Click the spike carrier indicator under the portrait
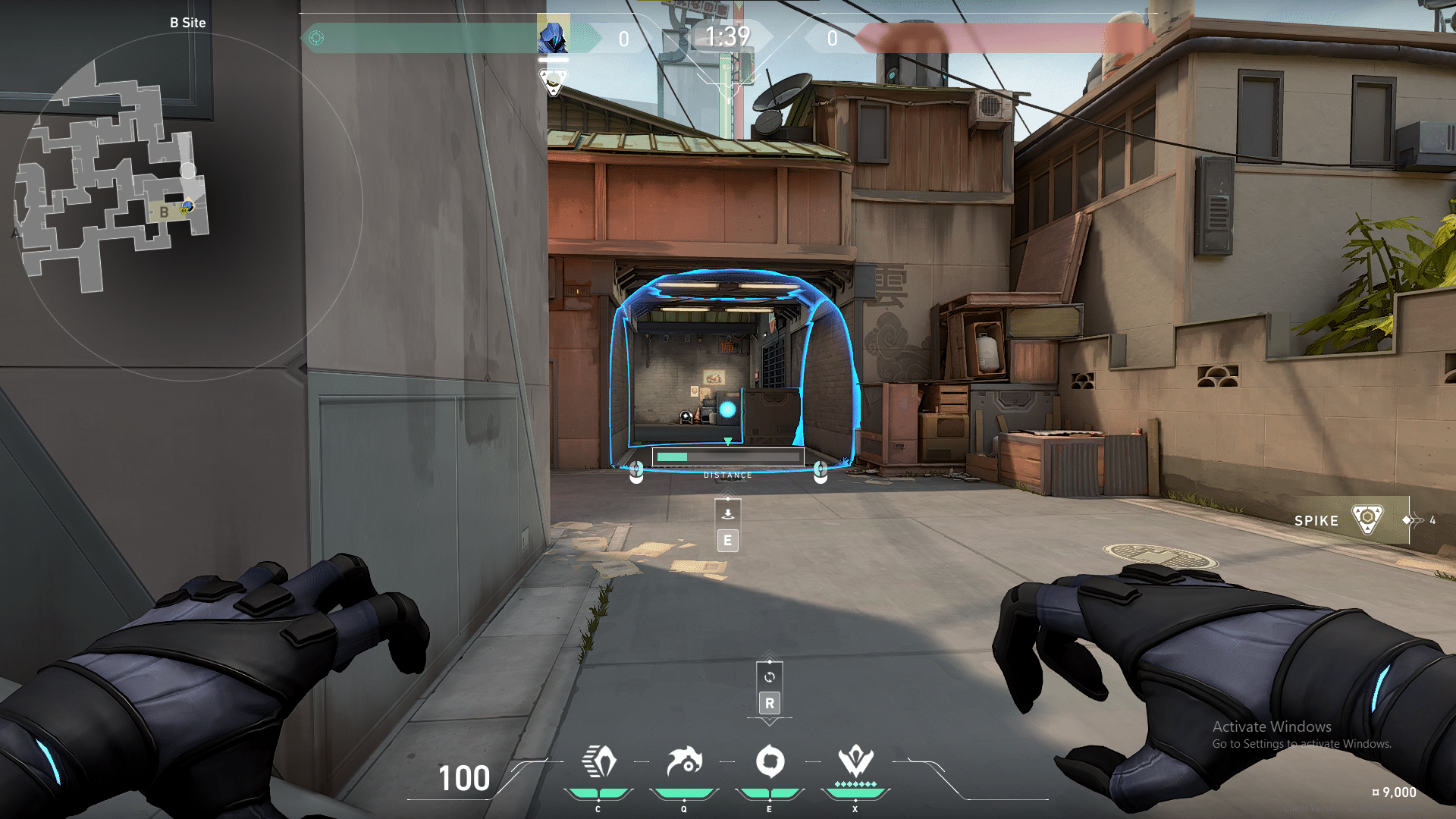 [x=553, y=81]
